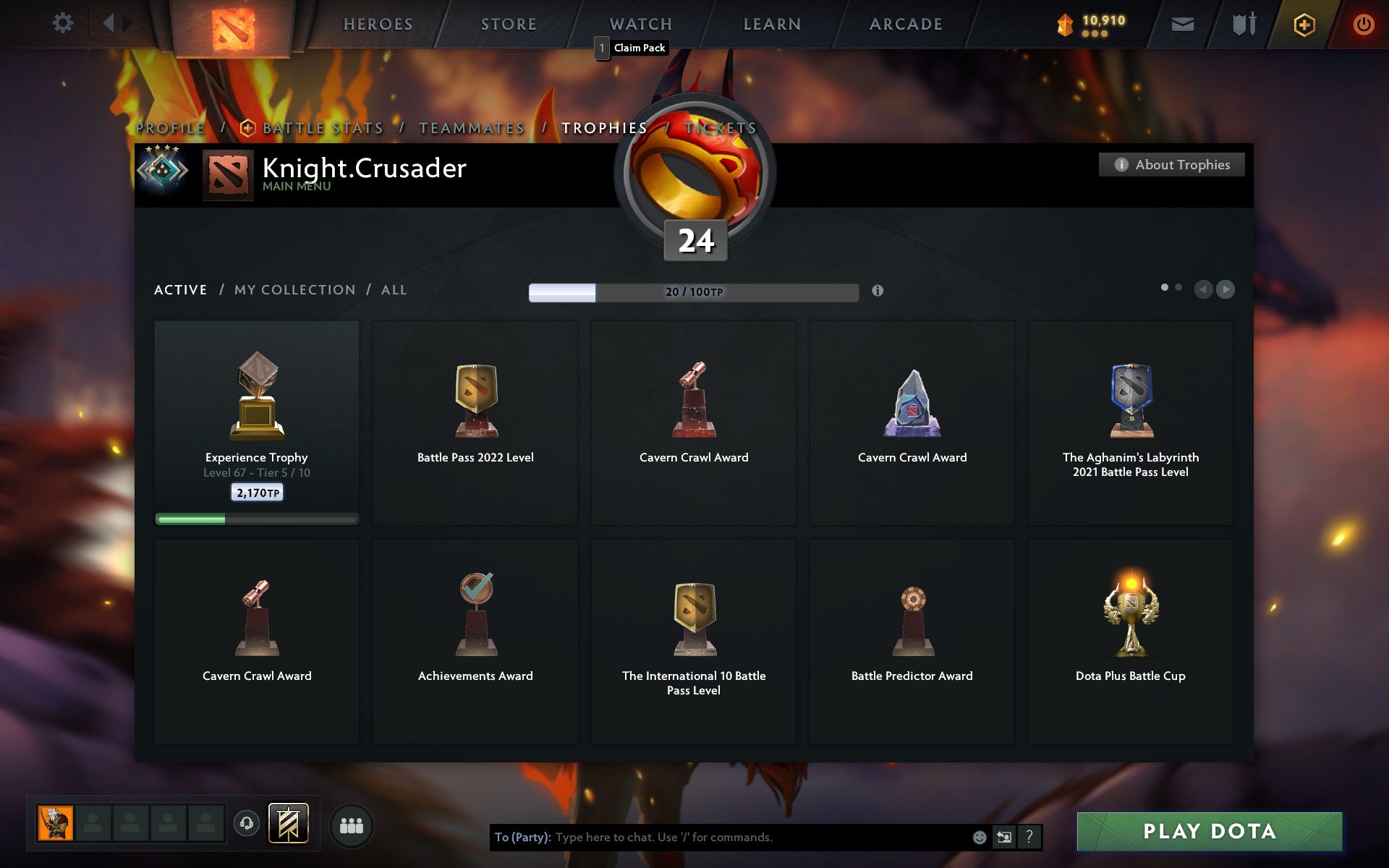Open About Trophies
Image resolution: width=1389 pixels, height=868 pixels.
click(1171, 164)
